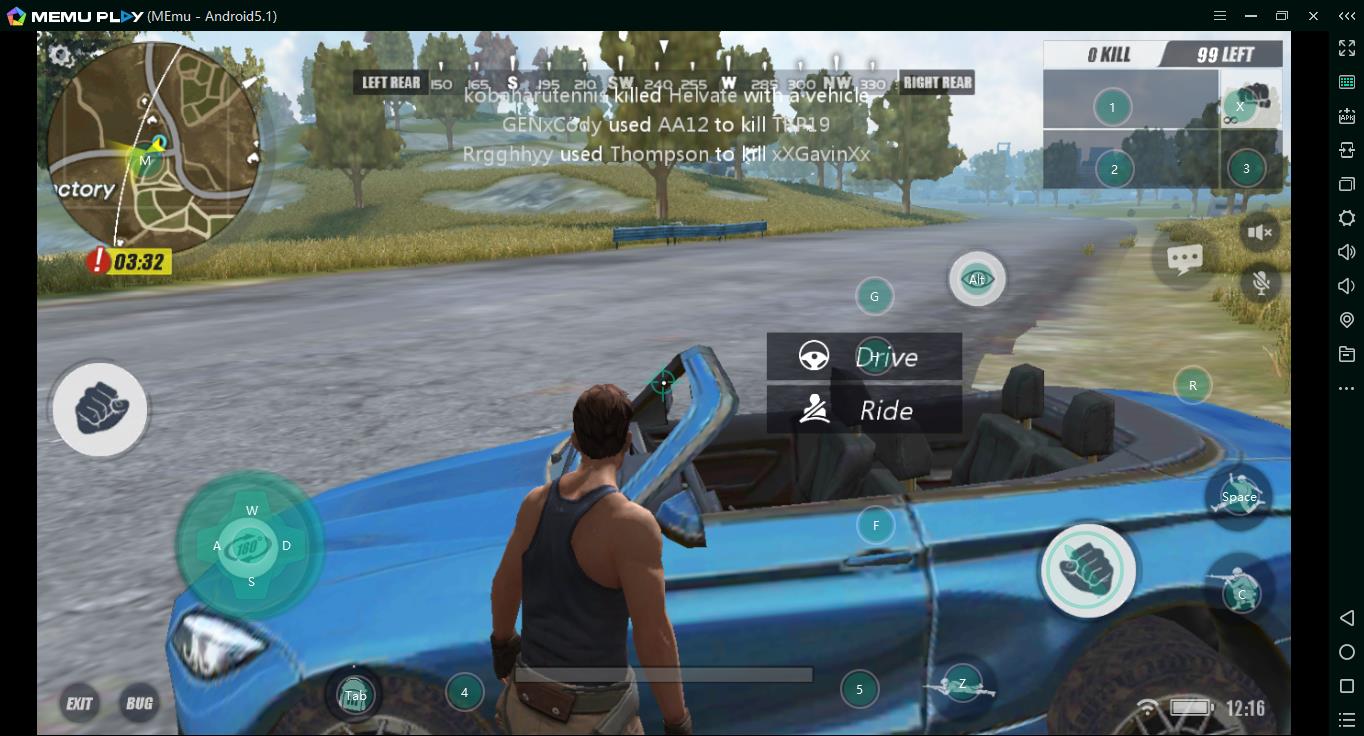This screenshot has height=736, width=1364.
Task: Tap the large right-side fist attack button
Action: (1087, 570)
